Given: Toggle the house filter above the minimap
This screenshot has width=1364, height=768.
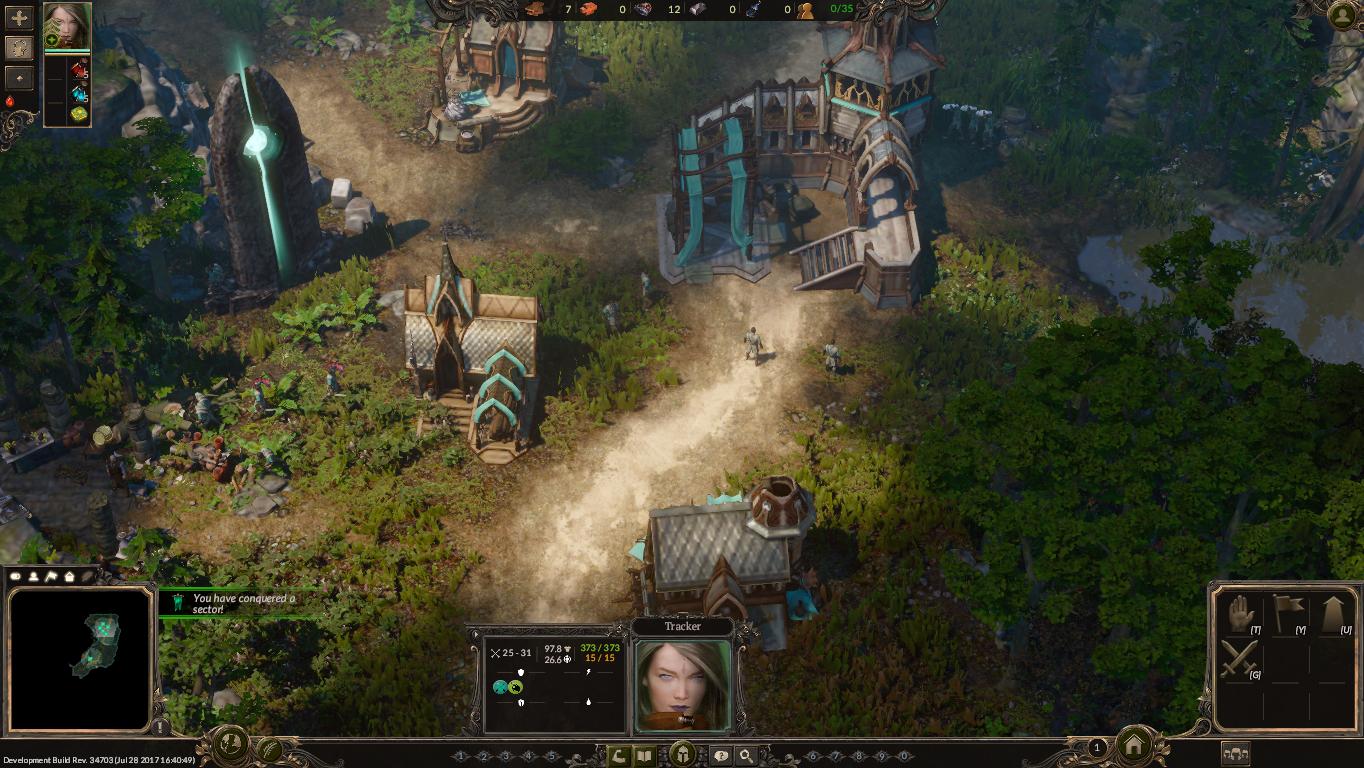Looking at the screenshot, I should pos(69,576).
